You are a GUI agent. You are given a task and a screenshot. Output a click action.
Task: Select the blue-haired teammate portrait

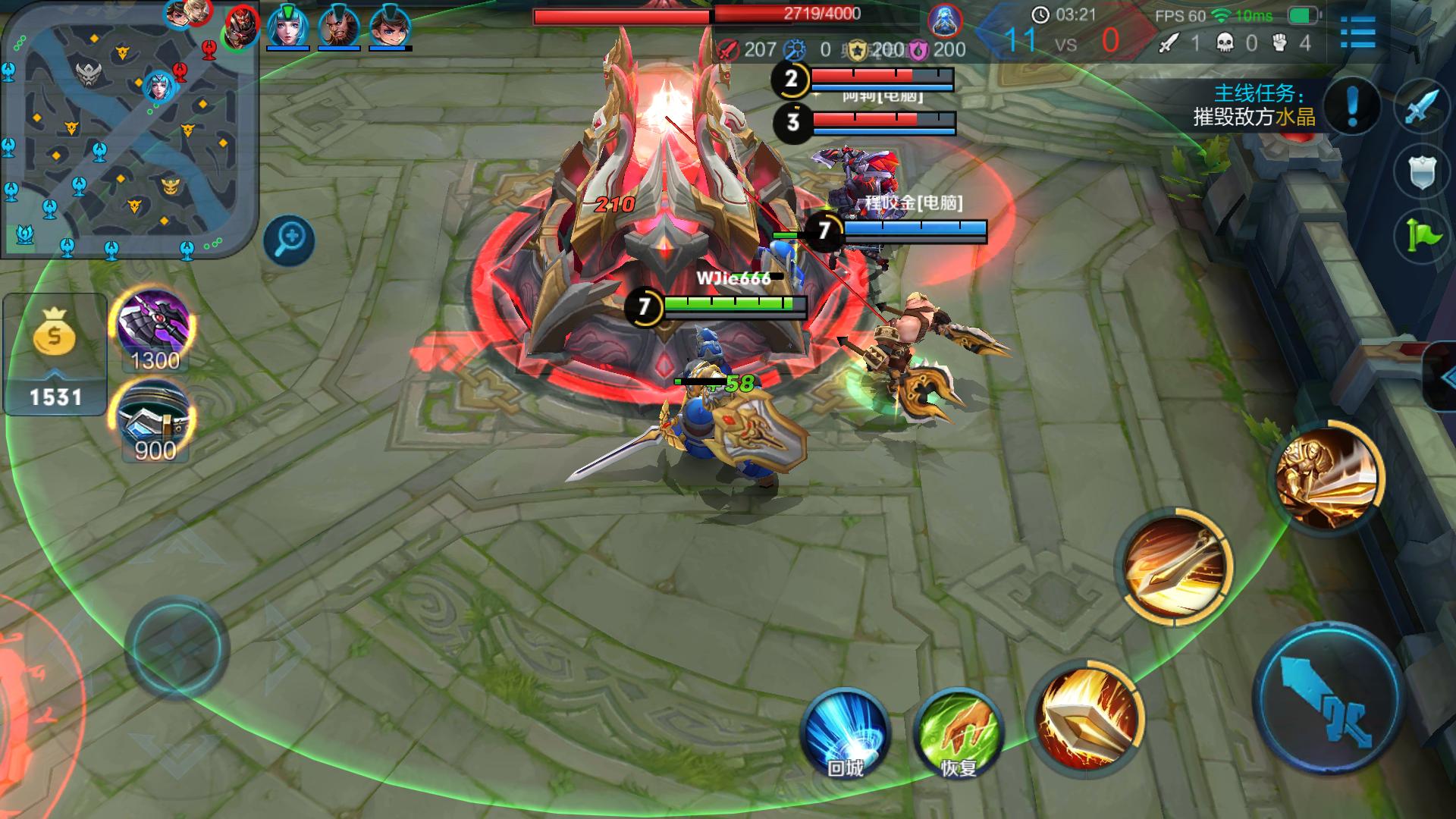tap(287, 27)
